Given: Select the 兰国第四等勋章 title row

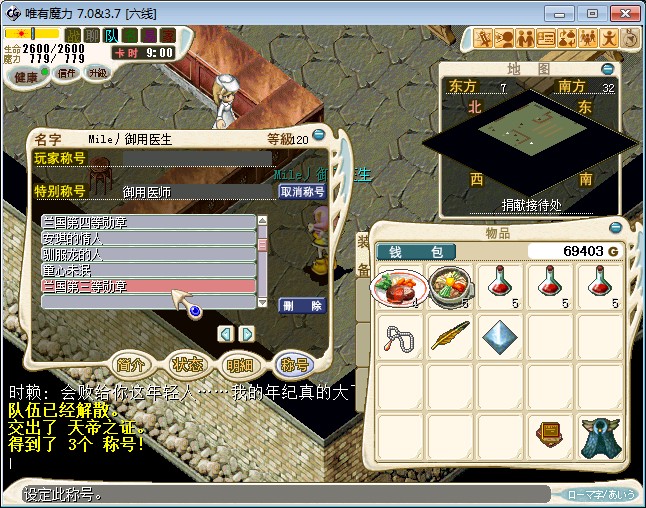Looking at the screenshot, I should coord(148,222).
